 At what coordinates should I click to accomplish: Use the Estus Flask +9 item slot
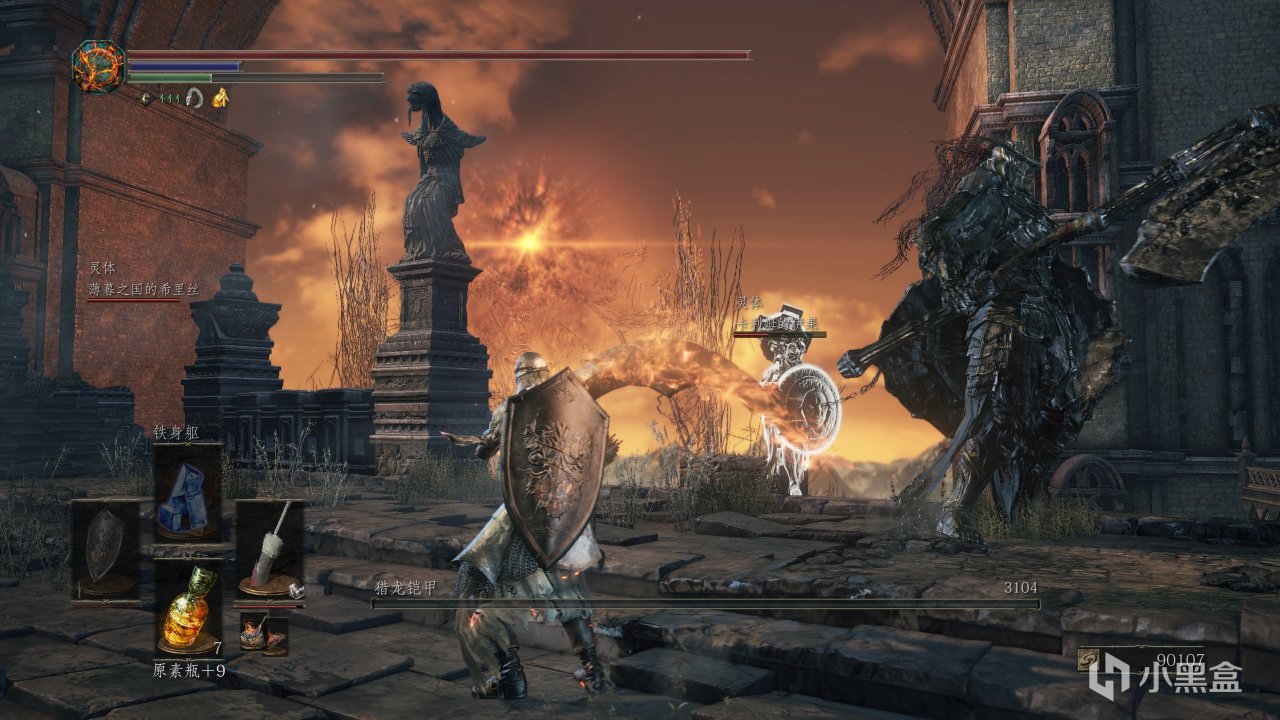pyautogui.click(x=187, y=608)
